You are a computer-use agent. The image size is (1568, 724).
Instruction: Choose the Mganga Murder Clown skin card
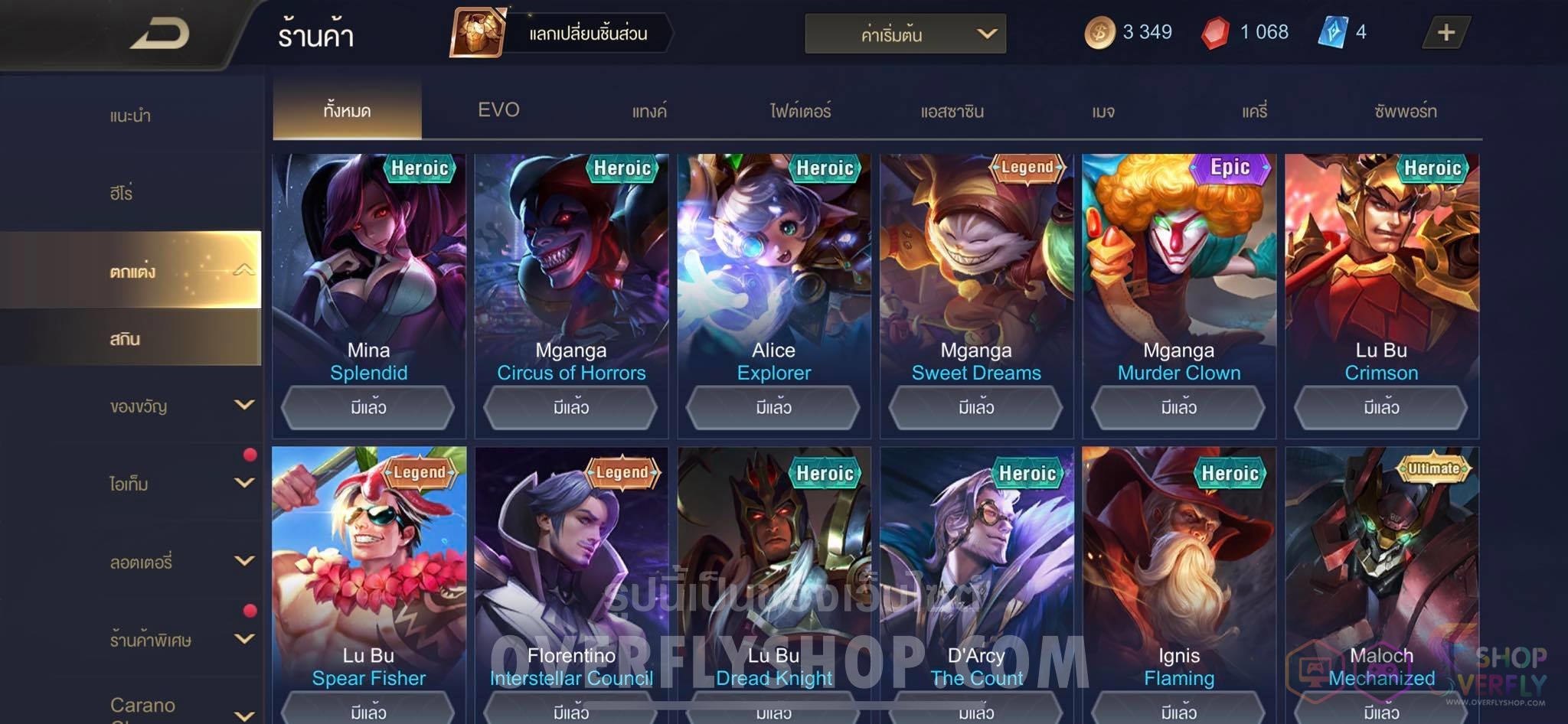1178,268
